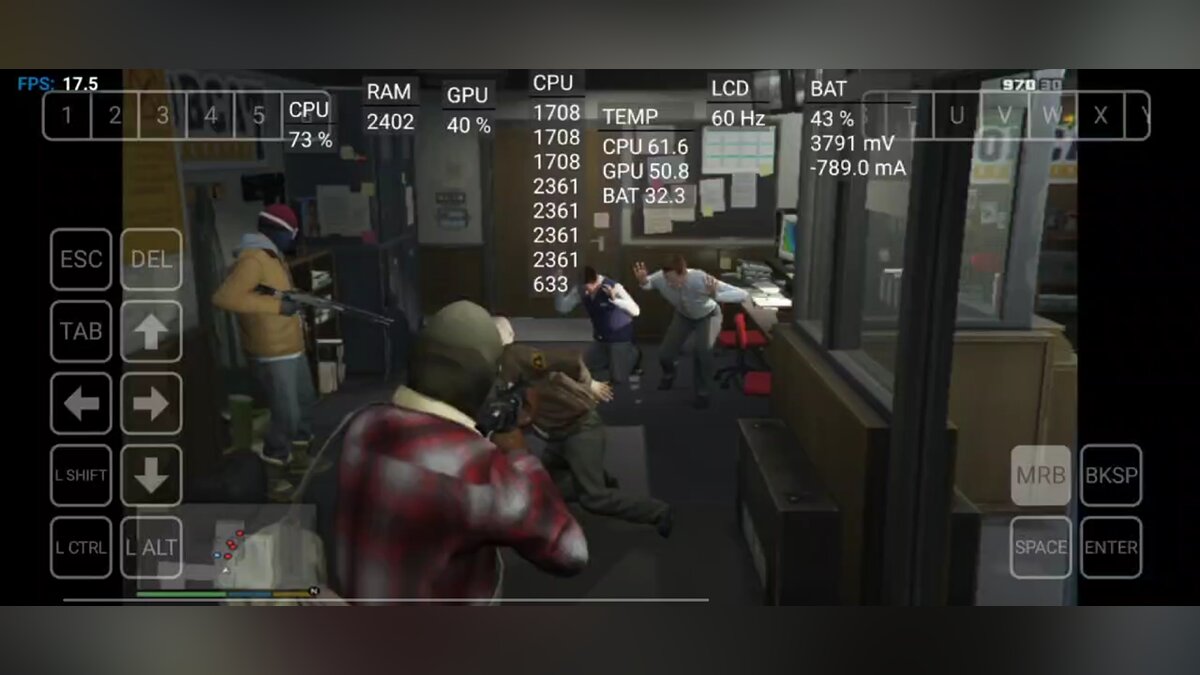Activate the L CTRL key
This screenshot has width=1200, height=675.
(81, 547)
